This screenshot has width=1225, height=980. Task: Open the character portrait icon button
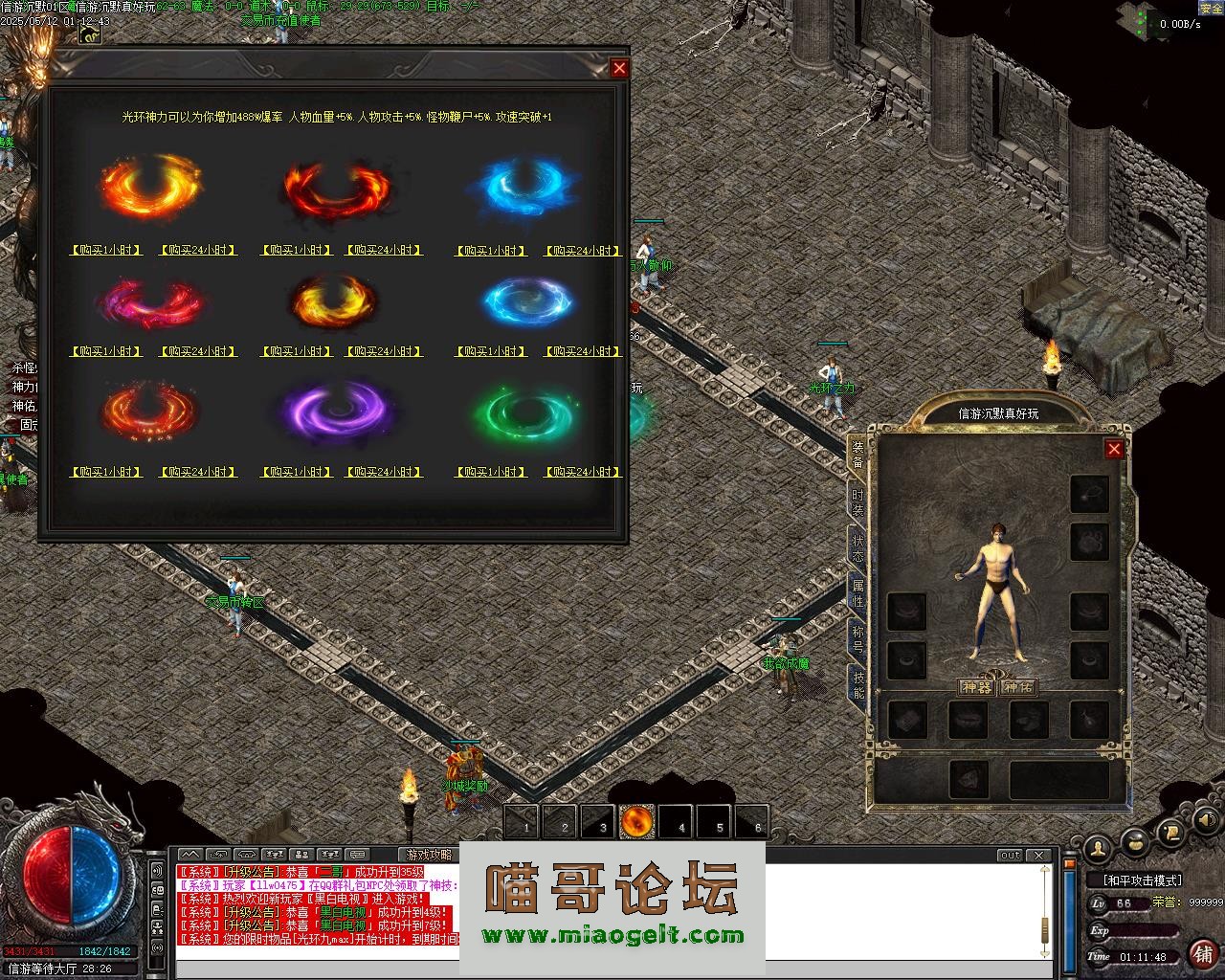pyautogui.click(x=1099, y=846)
